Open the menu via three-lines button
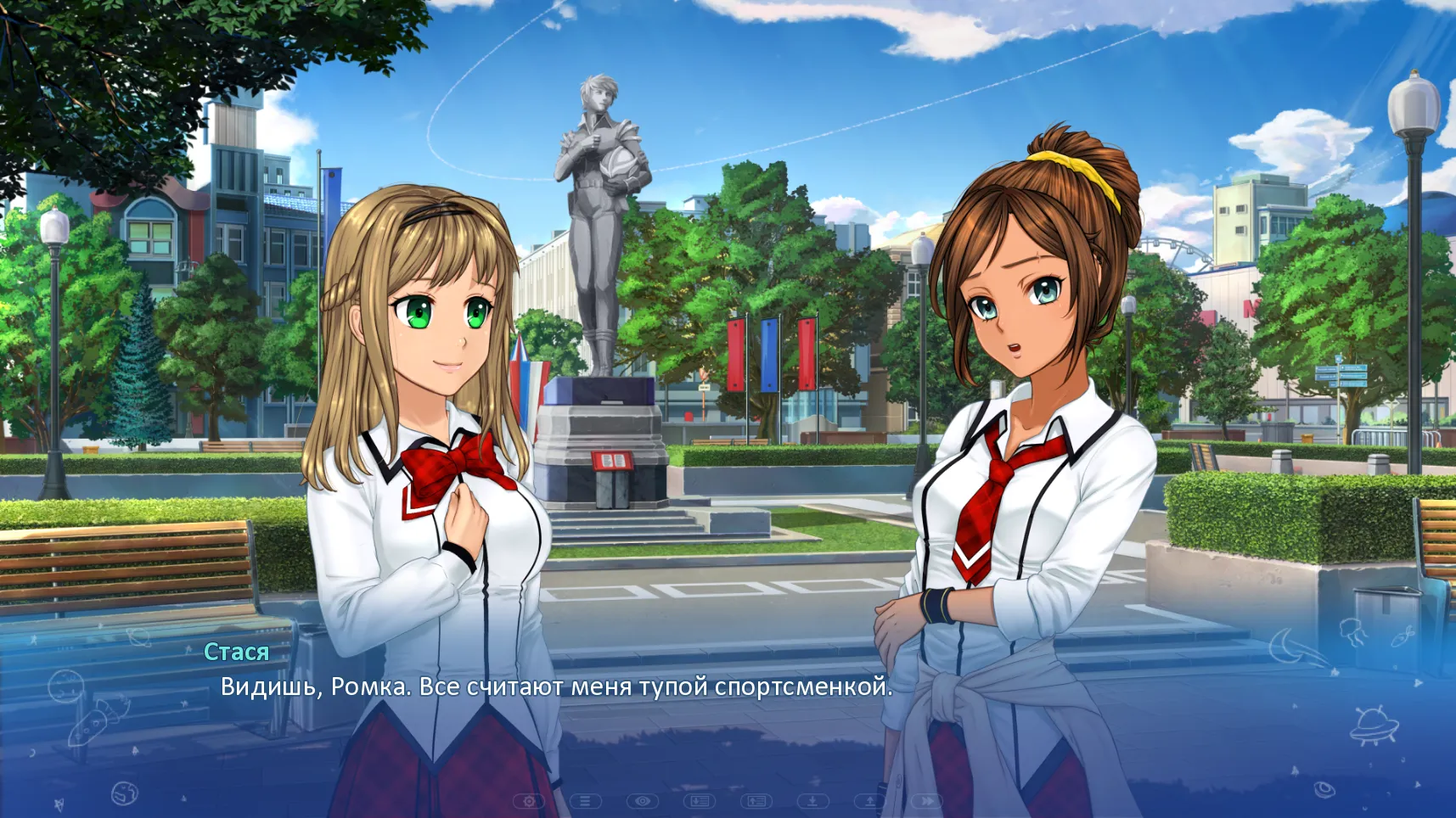The width and height of the screenshot is (1456, 818). [x=586, y=800]
